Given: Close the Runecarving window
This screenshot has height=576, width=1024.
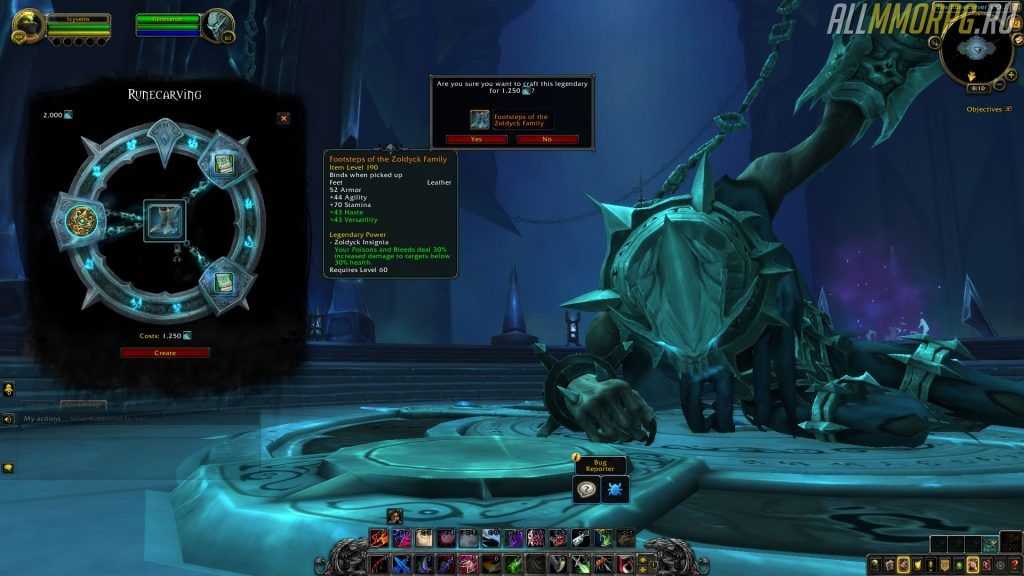Looking at the screenshot, I should (283, 118).
